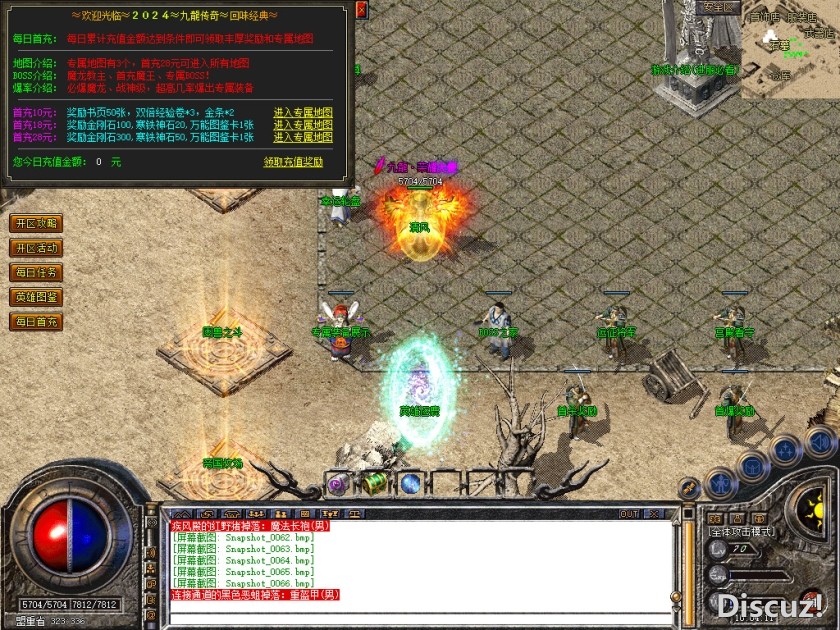Click the speaker sound button
The height and width of the screenshot is (630, 840).
coord(819,441)
